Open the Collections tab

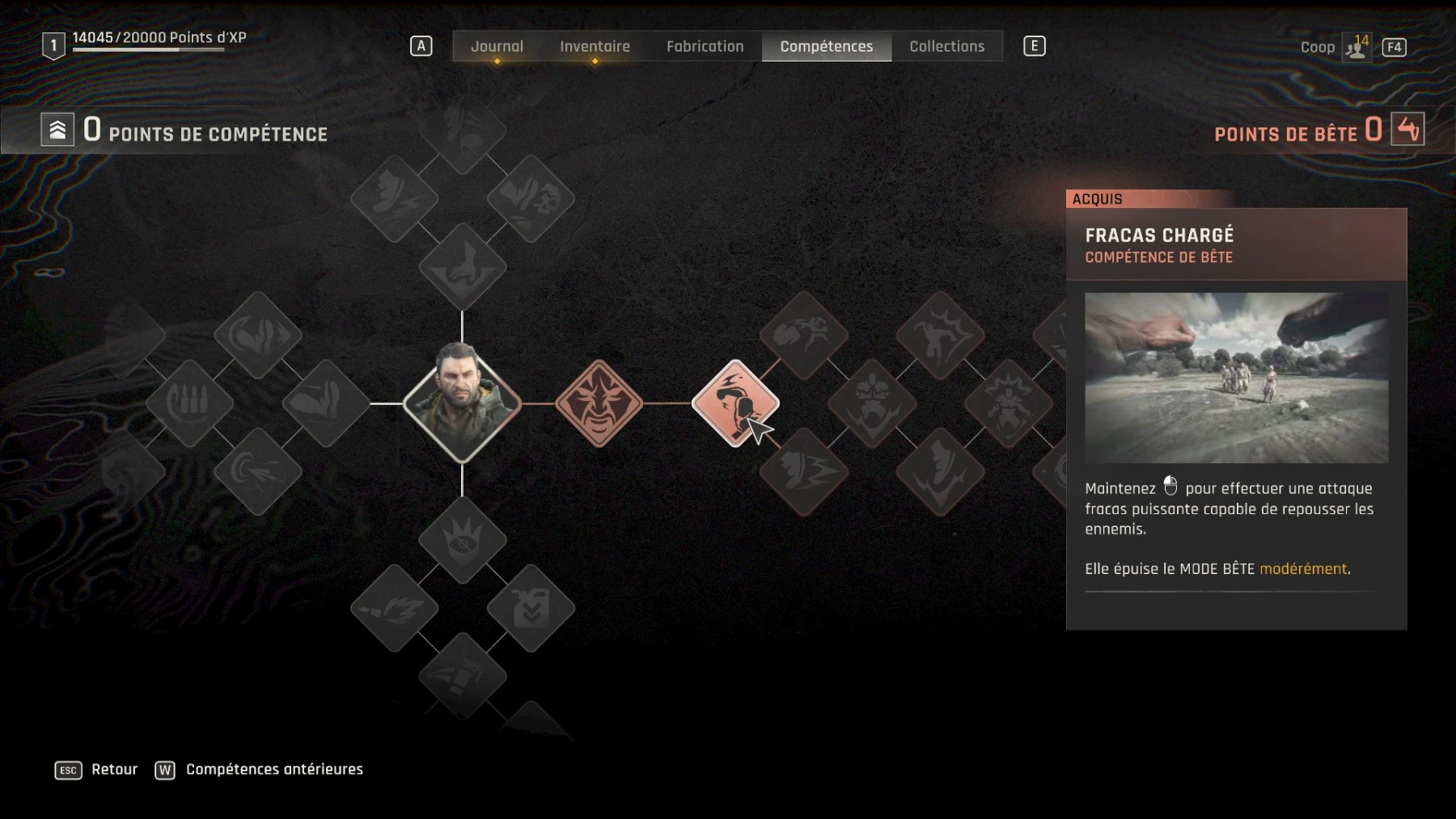coord(946,47)
